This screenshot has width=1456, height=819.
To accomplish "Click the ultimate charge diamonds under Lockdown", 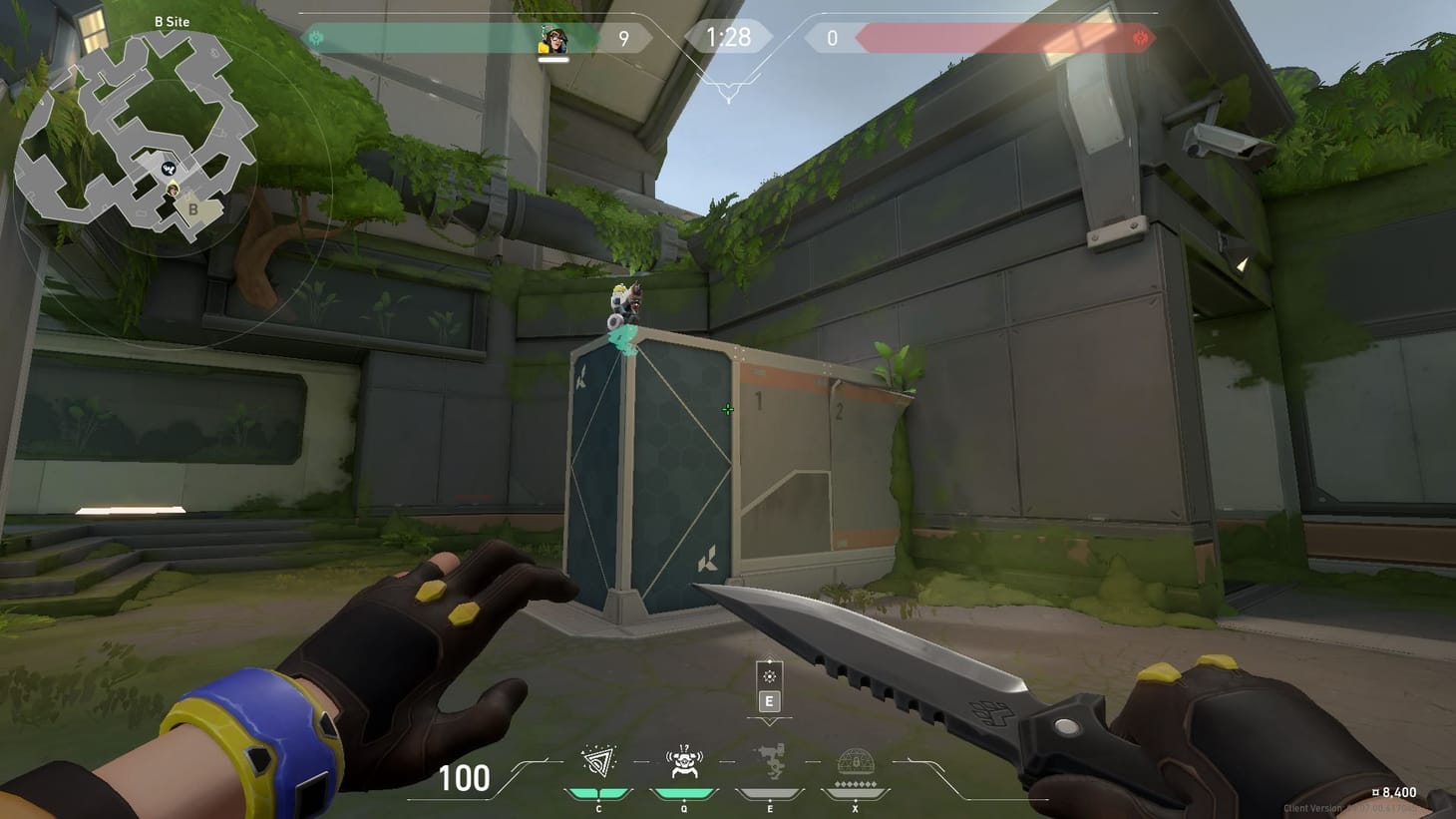I will pos(854,783).
